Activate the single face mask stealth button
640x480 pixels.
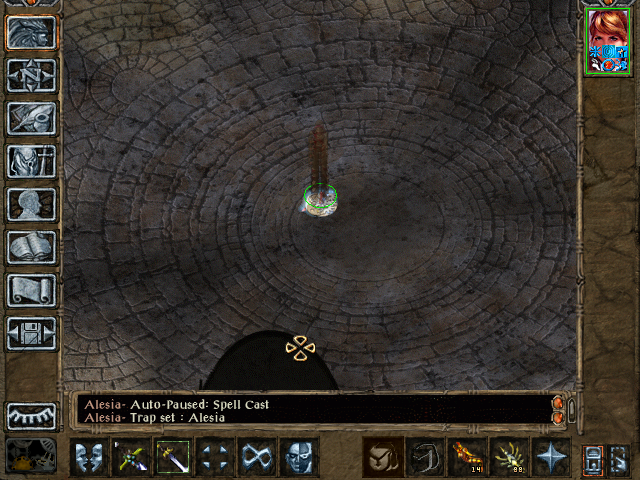(x=299, y=458)
